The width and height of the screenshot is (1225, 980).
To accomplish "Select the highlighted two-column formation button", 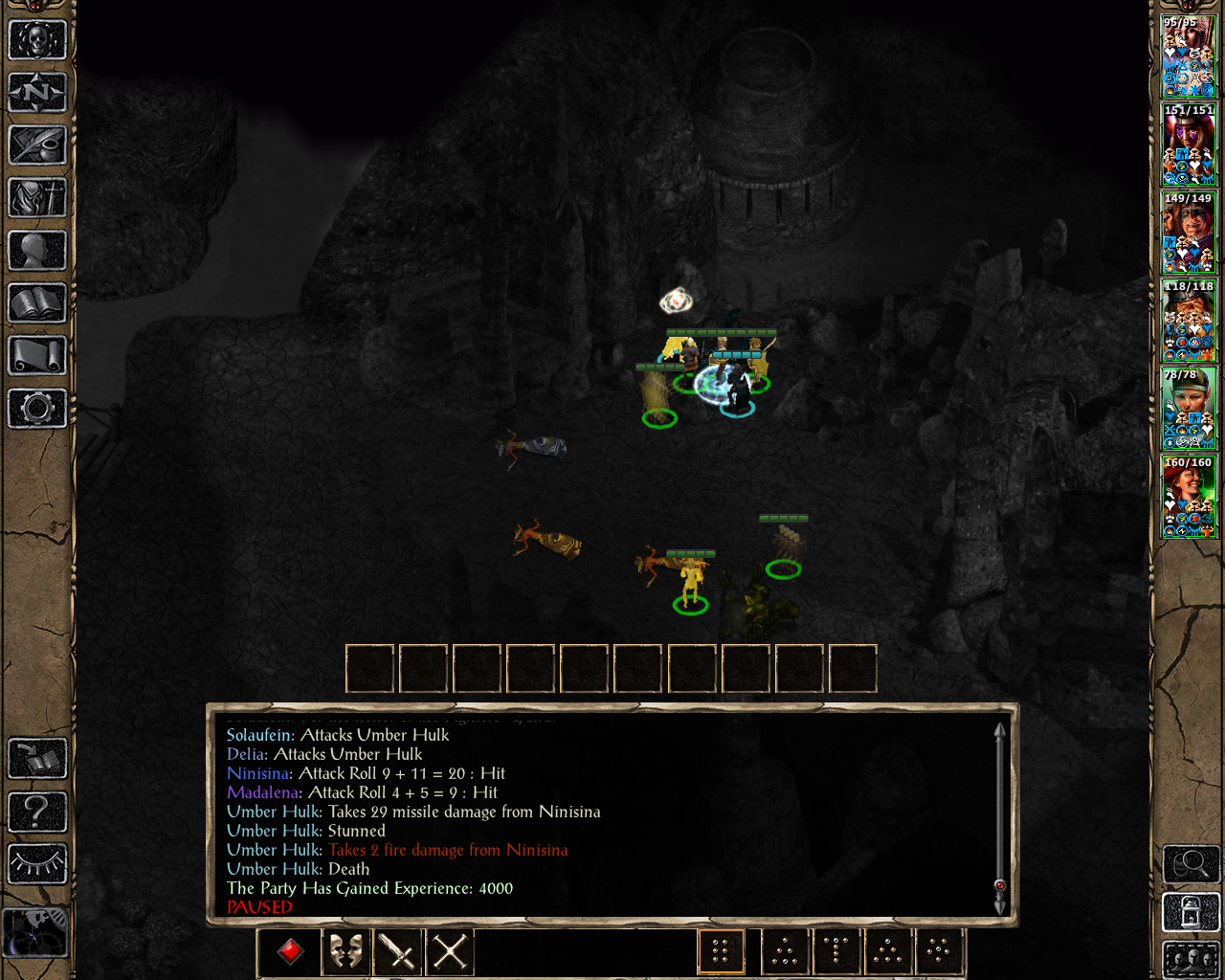I will point(721,951).
